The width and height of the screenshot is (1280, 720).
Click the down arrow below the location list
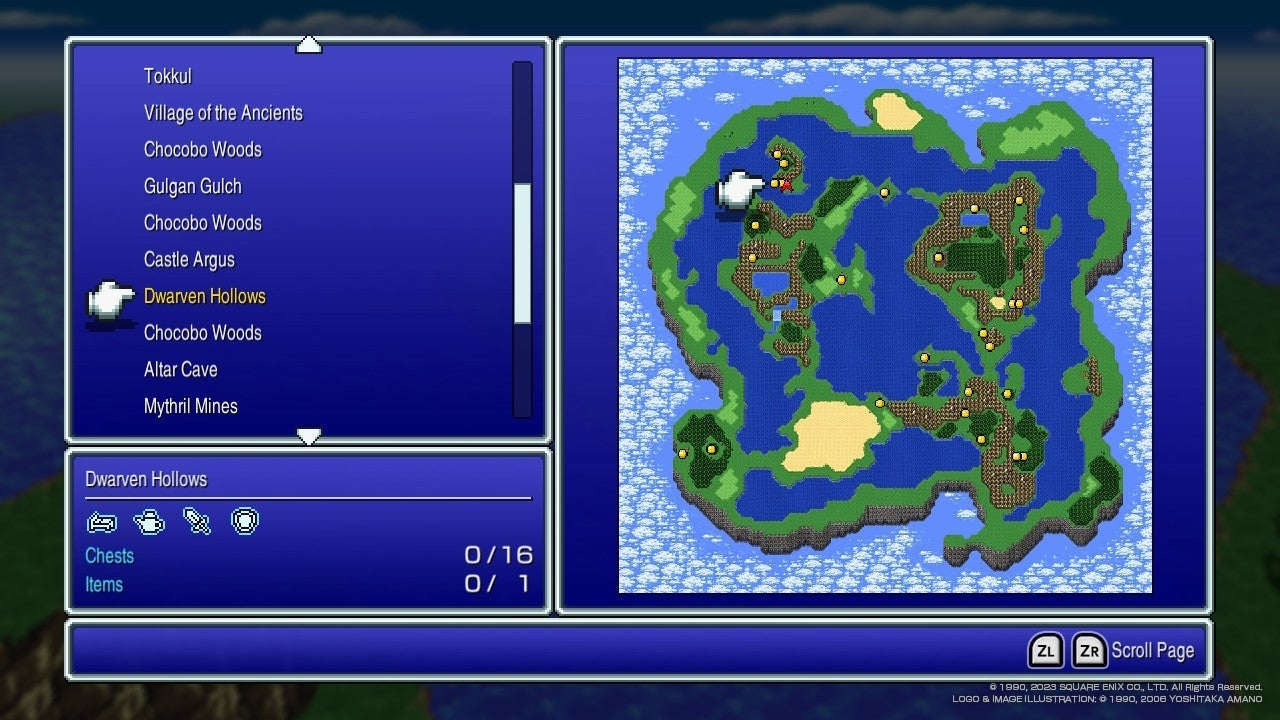pyautogui.click(x=309, y=436)
